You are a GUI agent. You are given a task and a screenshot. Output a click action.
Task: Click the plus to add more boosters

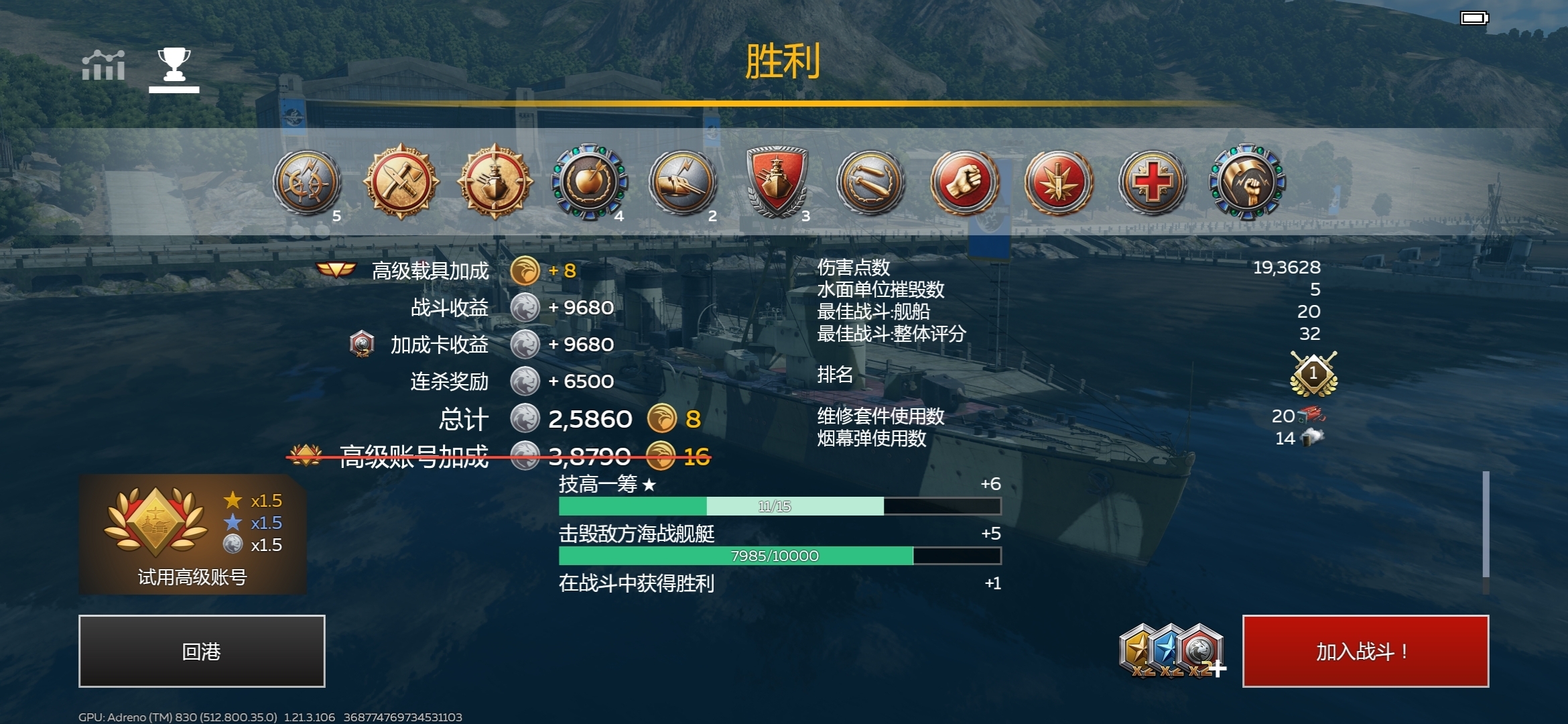[1218, 670]
